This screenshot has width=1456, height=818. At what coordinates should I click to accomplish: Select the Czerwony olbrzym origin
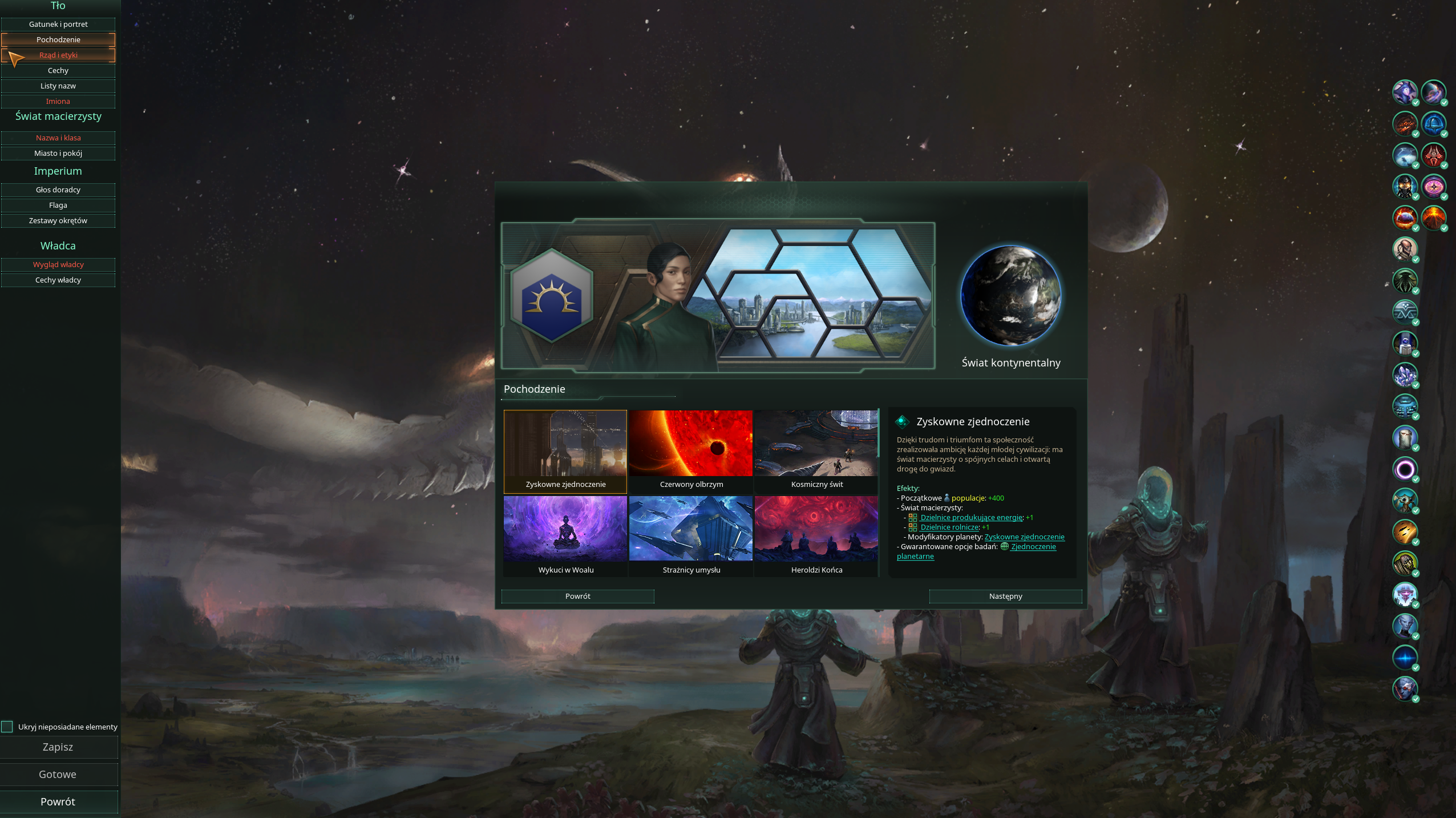point(691,445)
